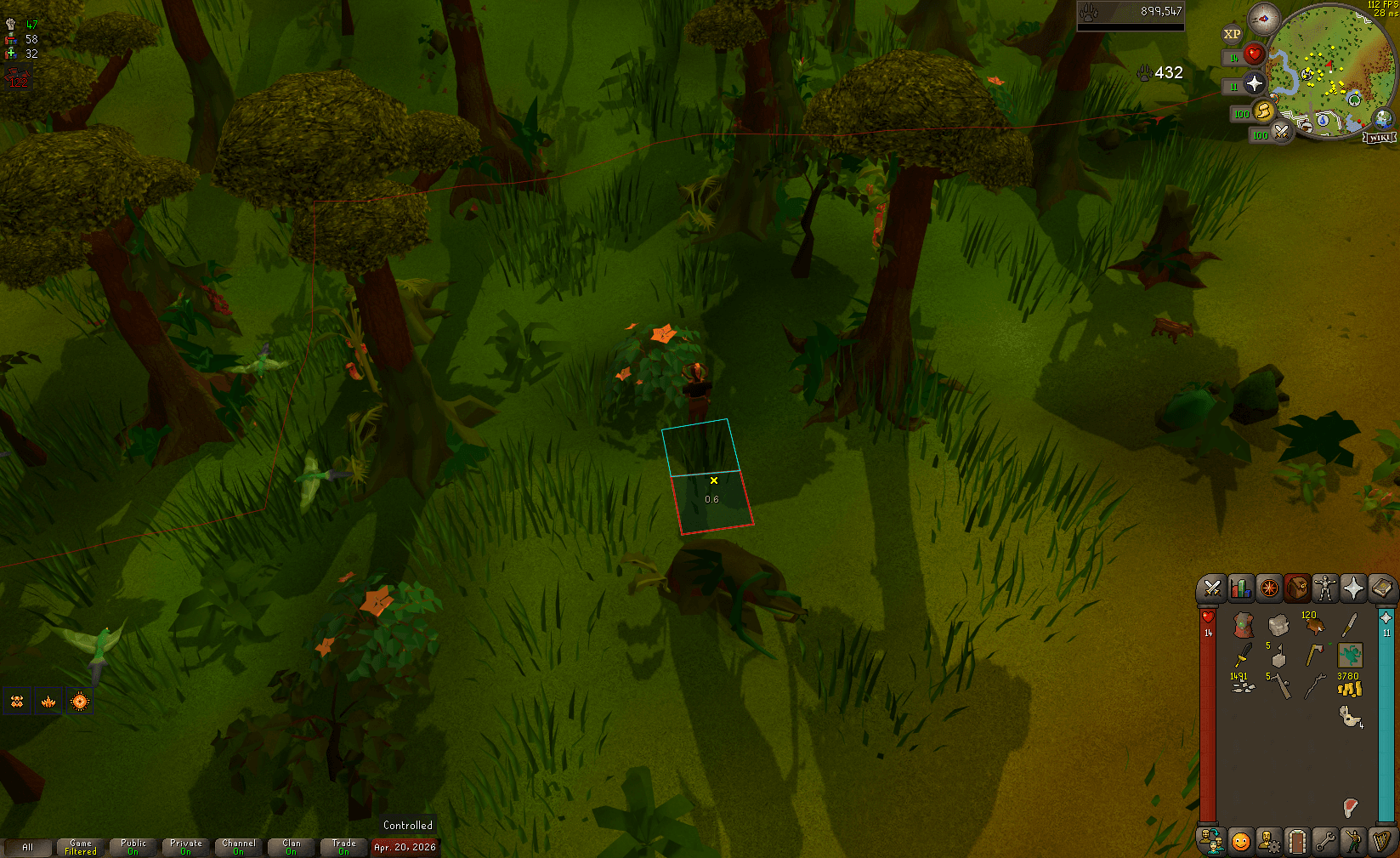This screenshot has width=1400, height=858.
Task: Open the Inventory backpack tab
Action: (1295, 588)
